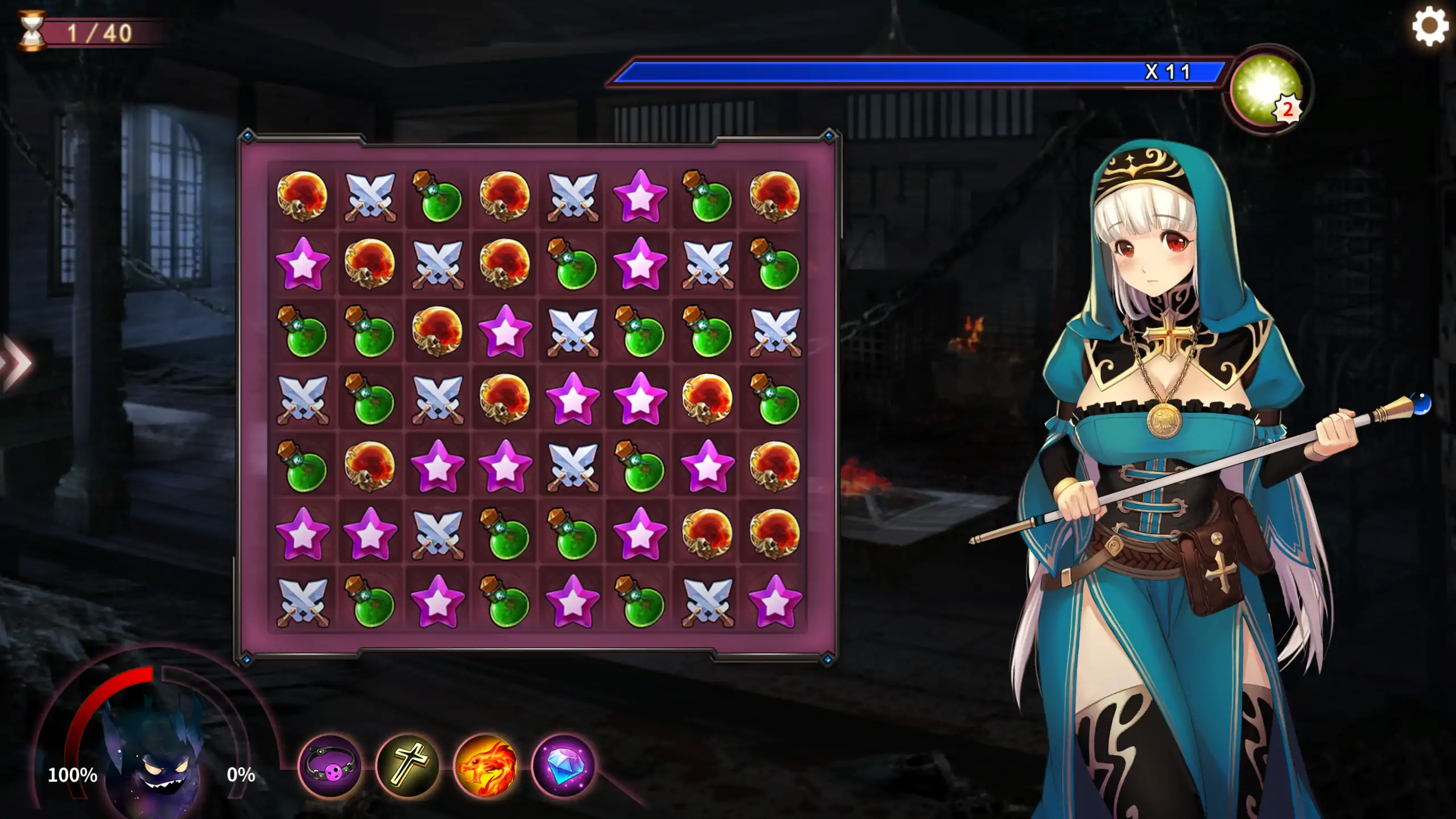Click the 100% health label
Viewport: 1456px width, 819px height.
point(73,774)
